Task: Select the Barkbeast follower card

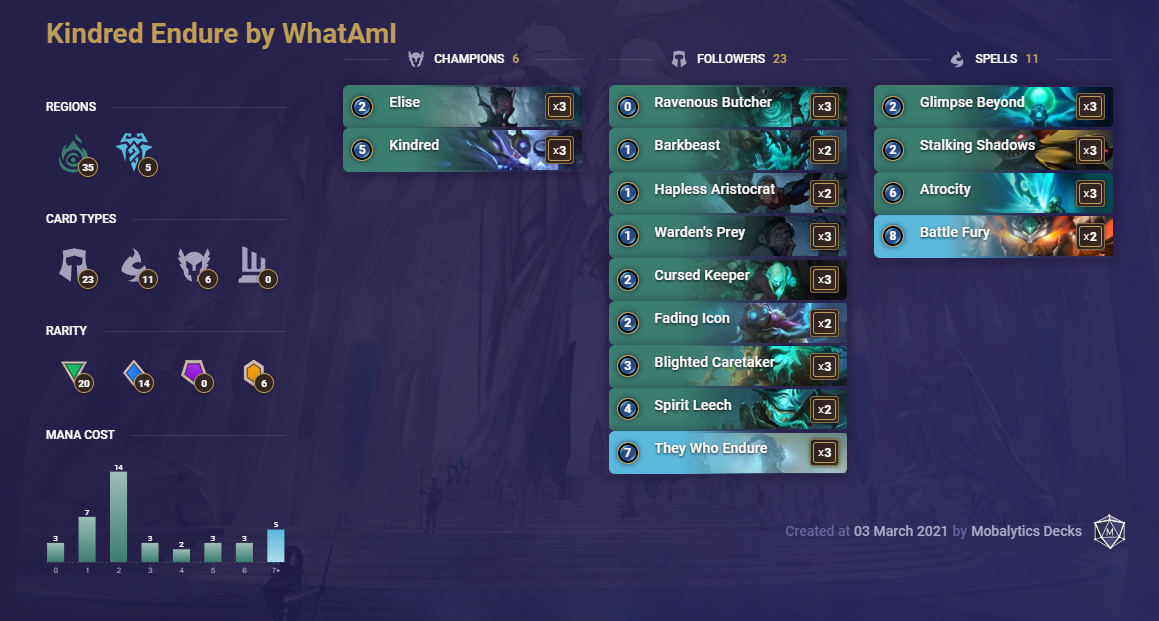Action: (x=727, y=150)
